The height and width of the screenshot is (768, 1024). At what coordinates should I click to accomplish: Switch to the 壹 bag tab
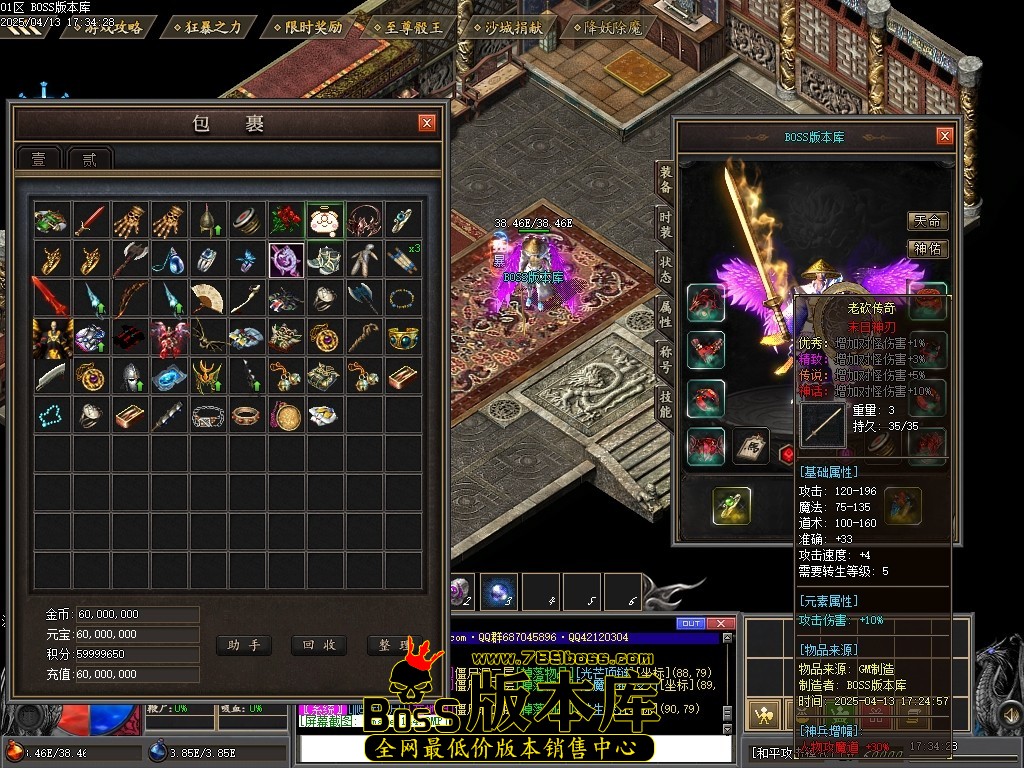(x=39, y=159)
